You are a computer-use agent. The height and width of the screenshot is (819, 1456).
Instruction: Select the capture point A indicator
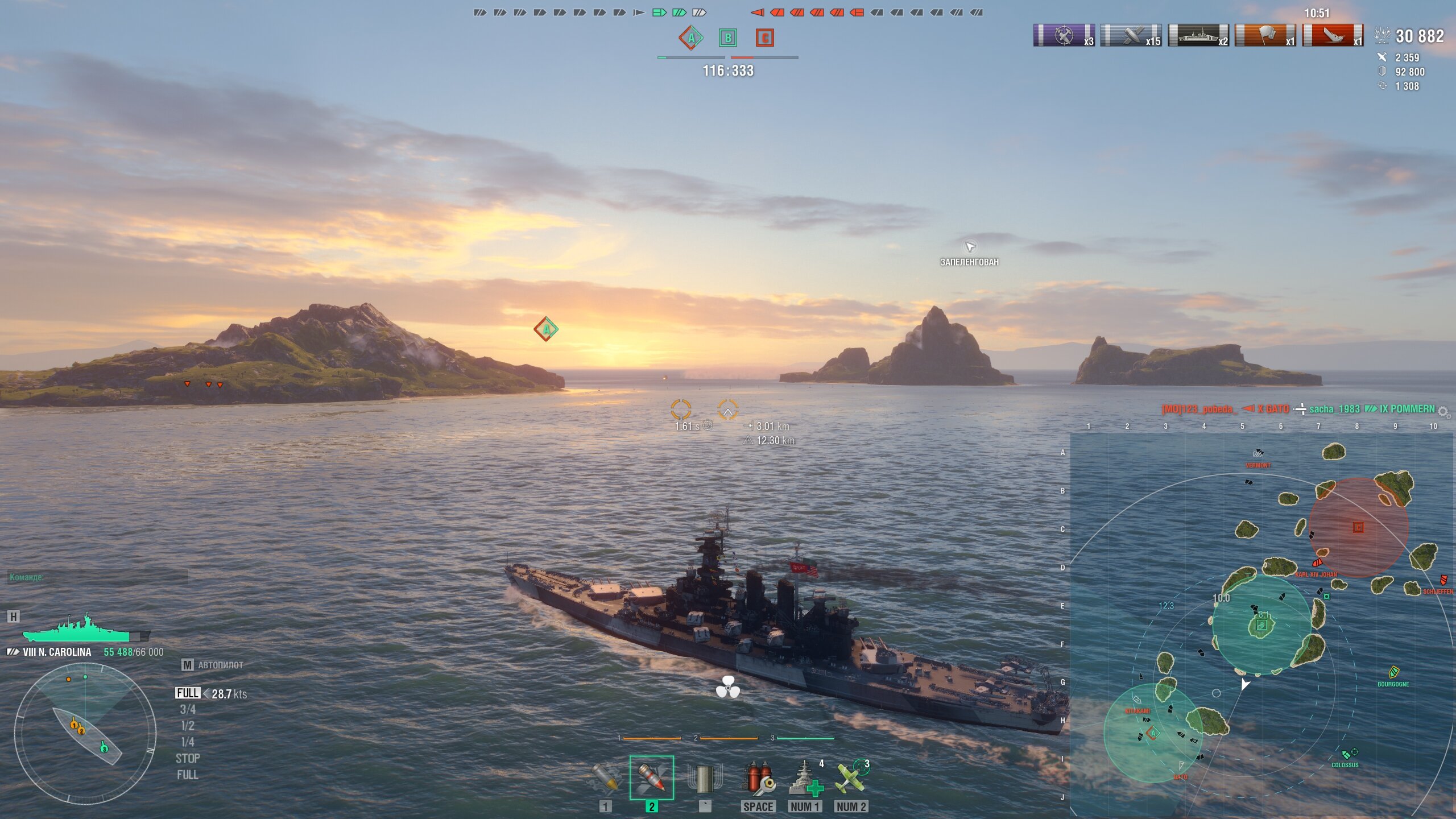pyautogui.click(x=691, y=38)
